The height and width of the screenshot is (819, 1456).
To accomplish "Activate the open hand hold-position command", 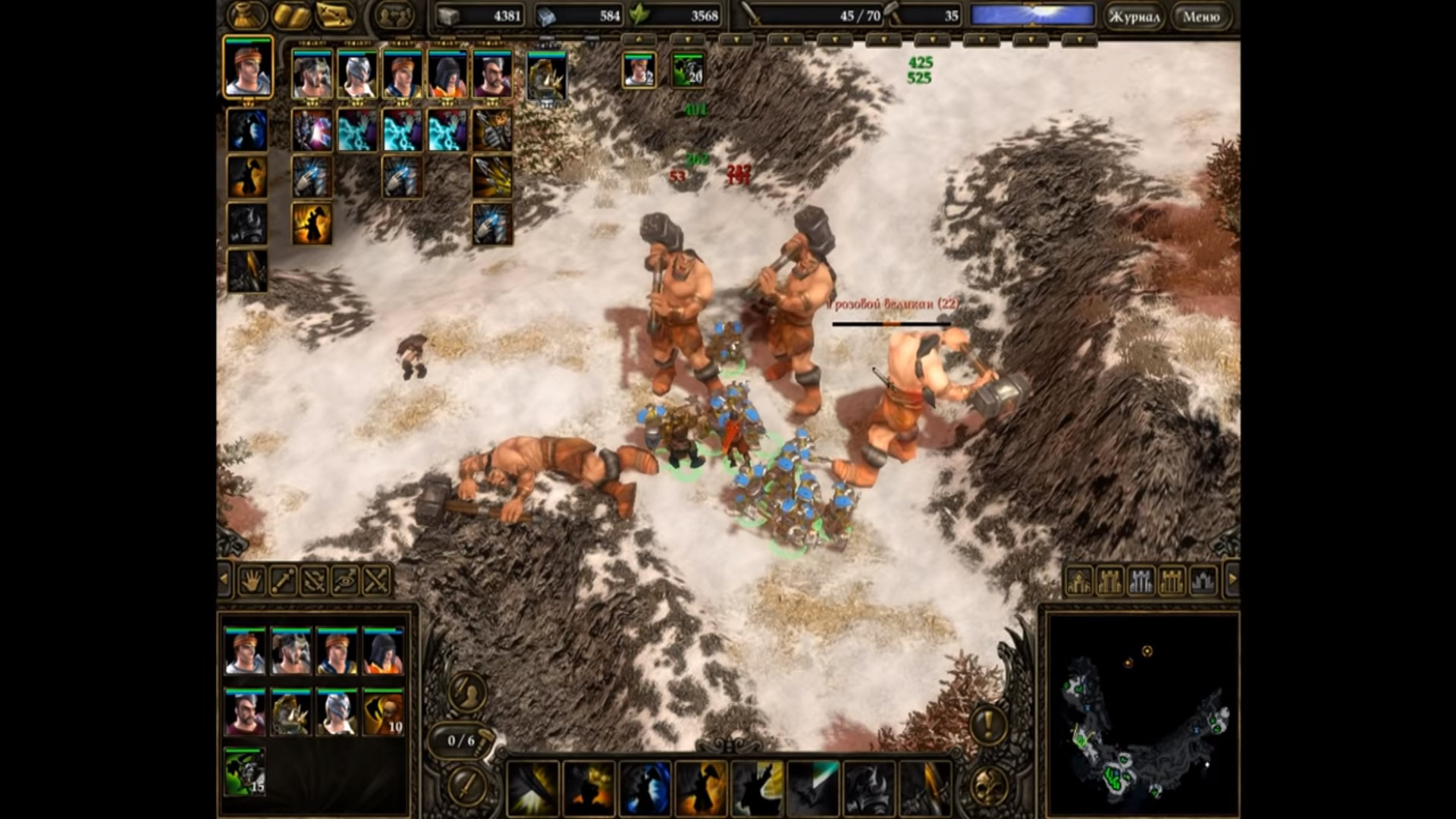I will click(251, 581).
